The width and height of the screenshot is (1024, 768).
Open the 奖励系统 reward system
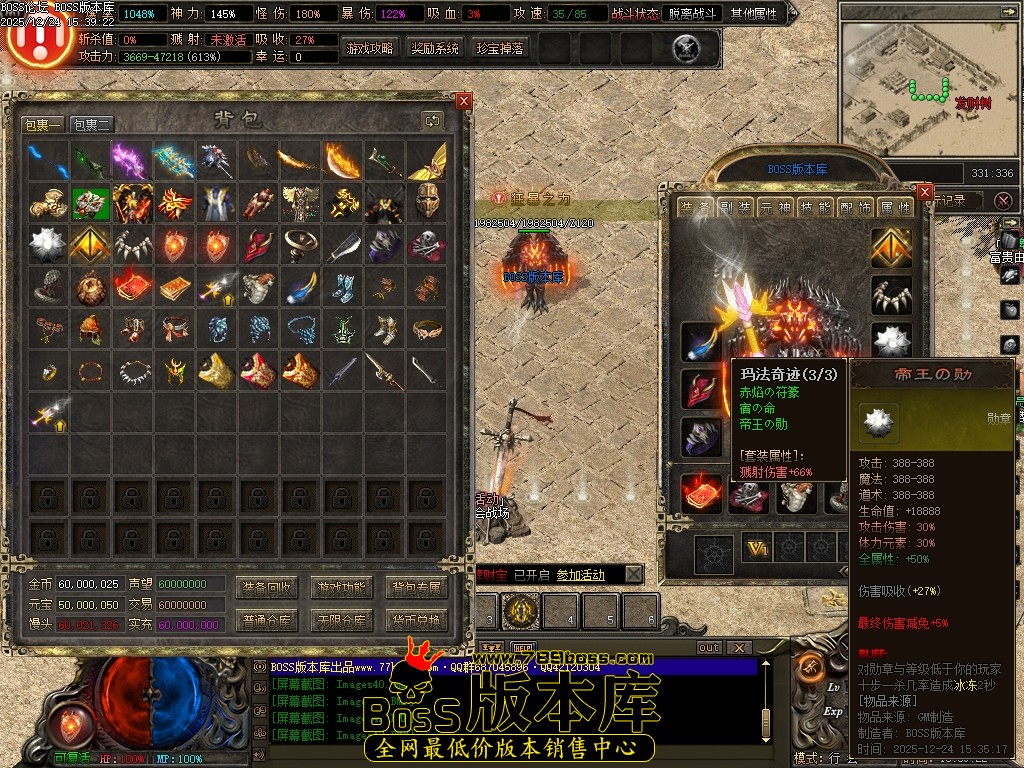(x=435, y=48)
